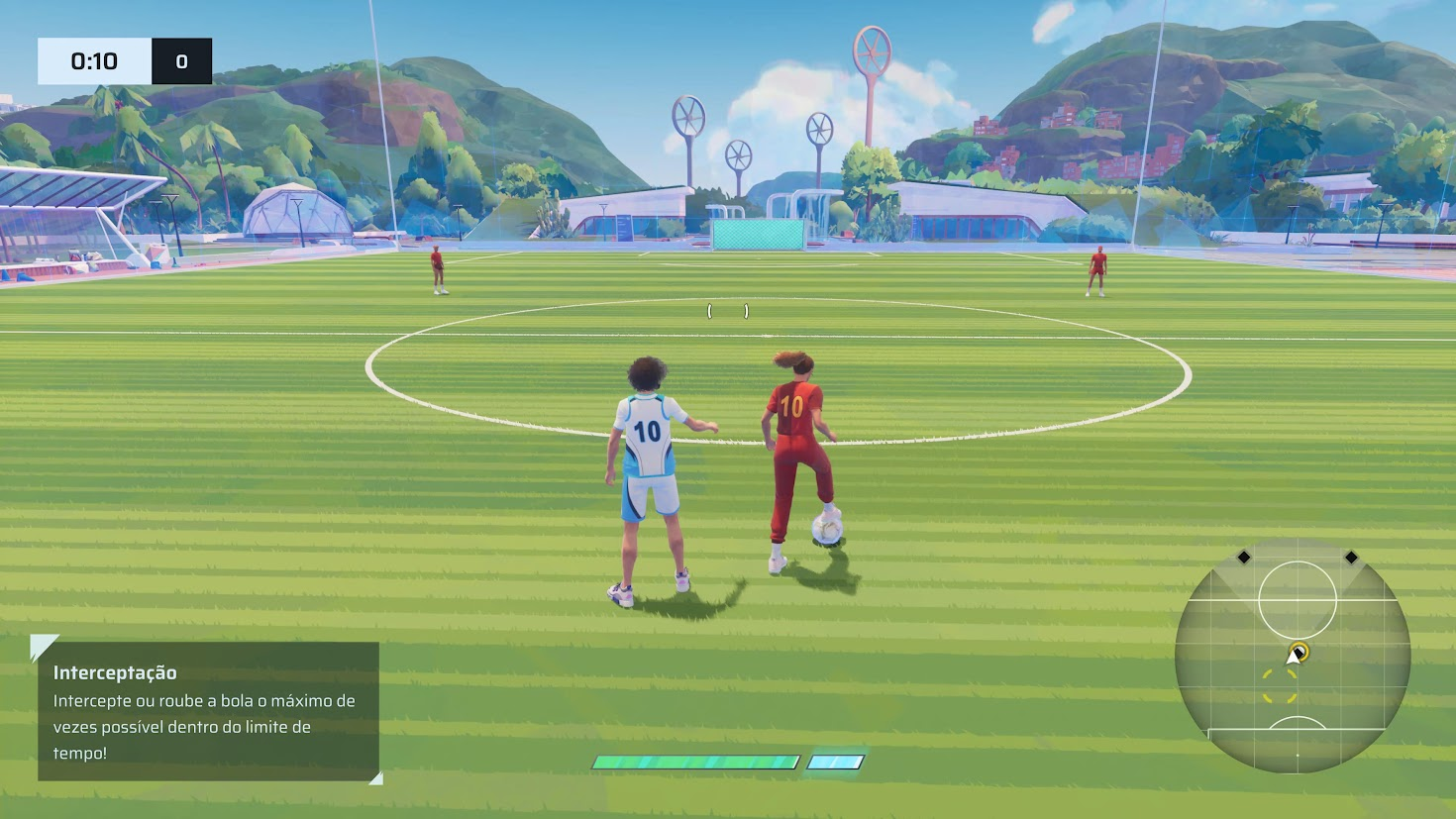Select the Interceptação objective panel

pyautogui.click(x=208, y=711)
